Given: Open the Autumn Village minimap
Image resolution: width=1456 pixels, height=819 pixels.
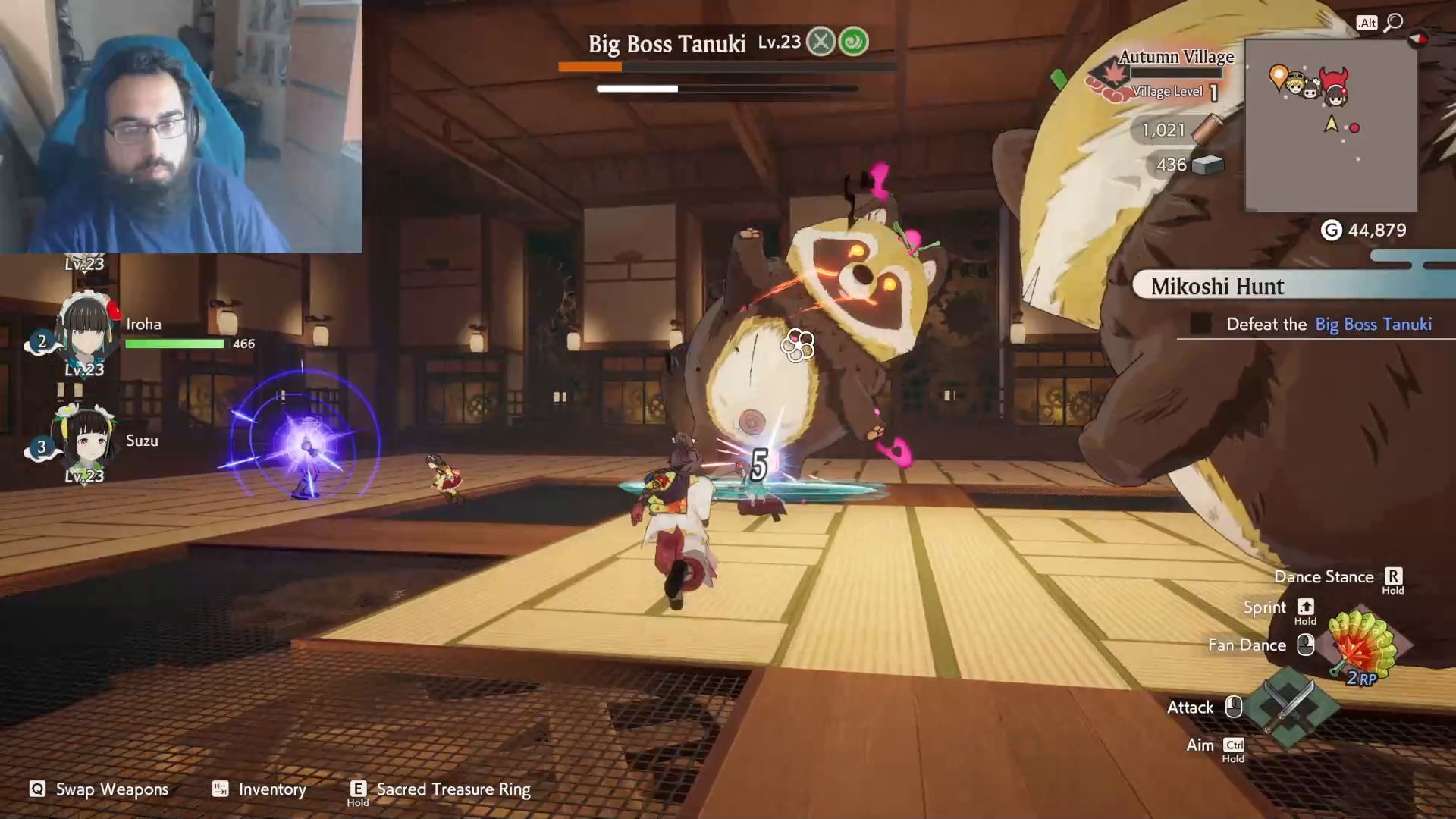Looking at the screenshot, I should [x=1331, y=126].
